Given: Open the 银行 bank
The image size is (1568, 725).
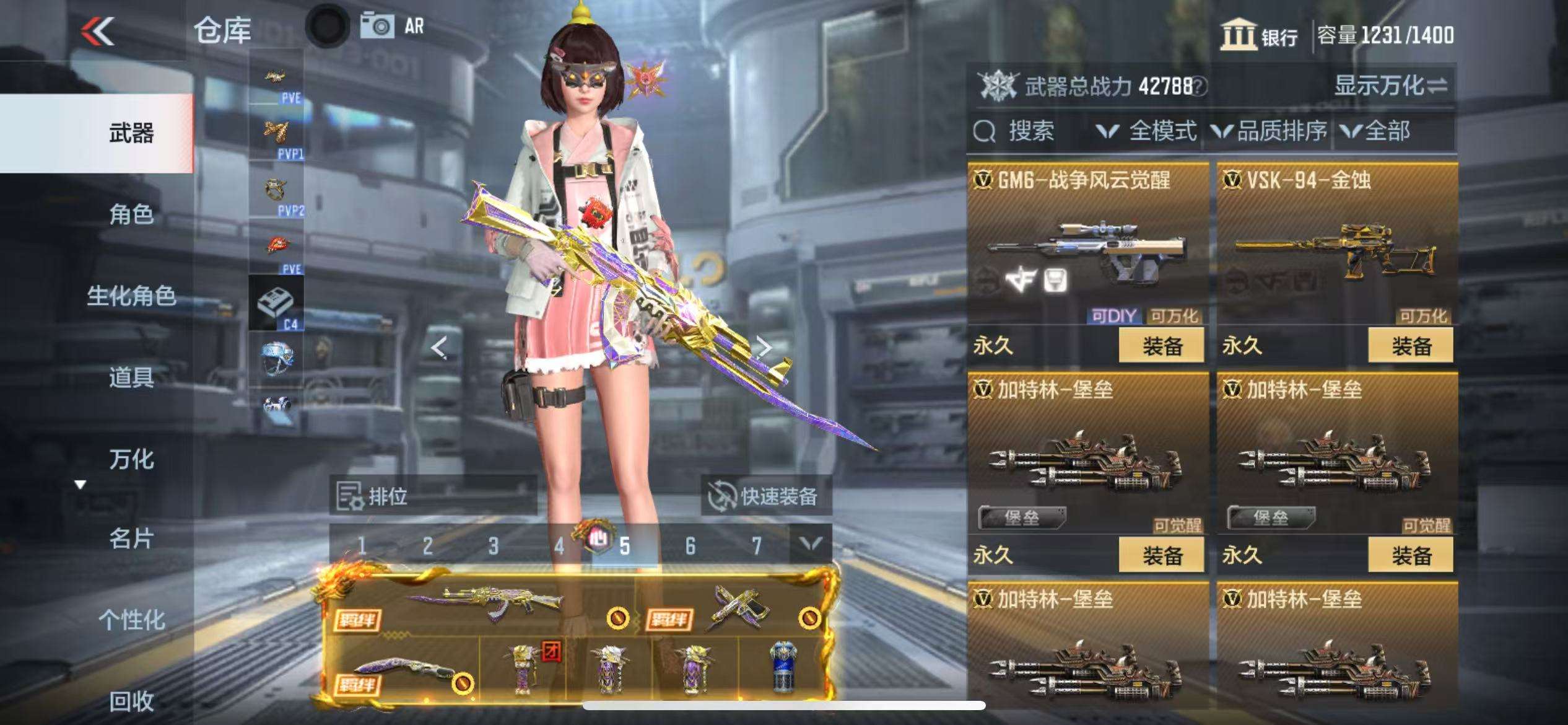Looking at the screenshot, I should coord(1260,35).
